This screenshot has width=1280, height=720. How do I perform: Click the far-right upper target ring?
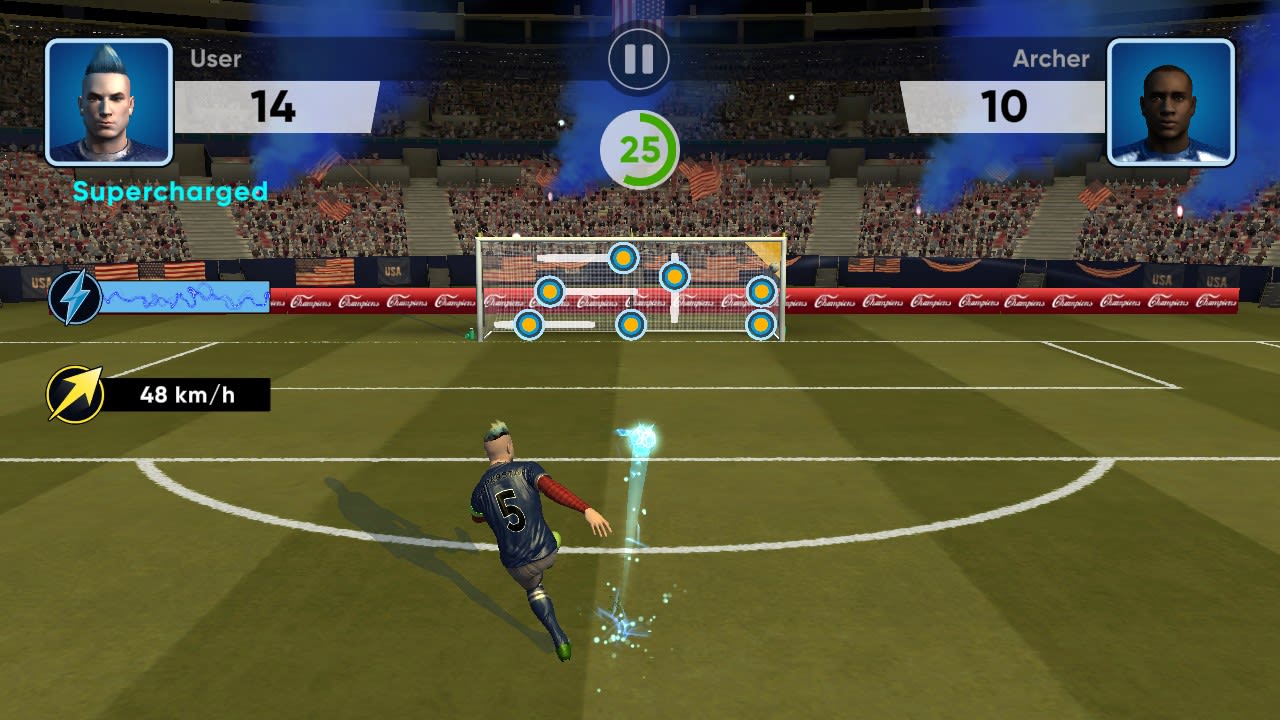pos(762,291)
